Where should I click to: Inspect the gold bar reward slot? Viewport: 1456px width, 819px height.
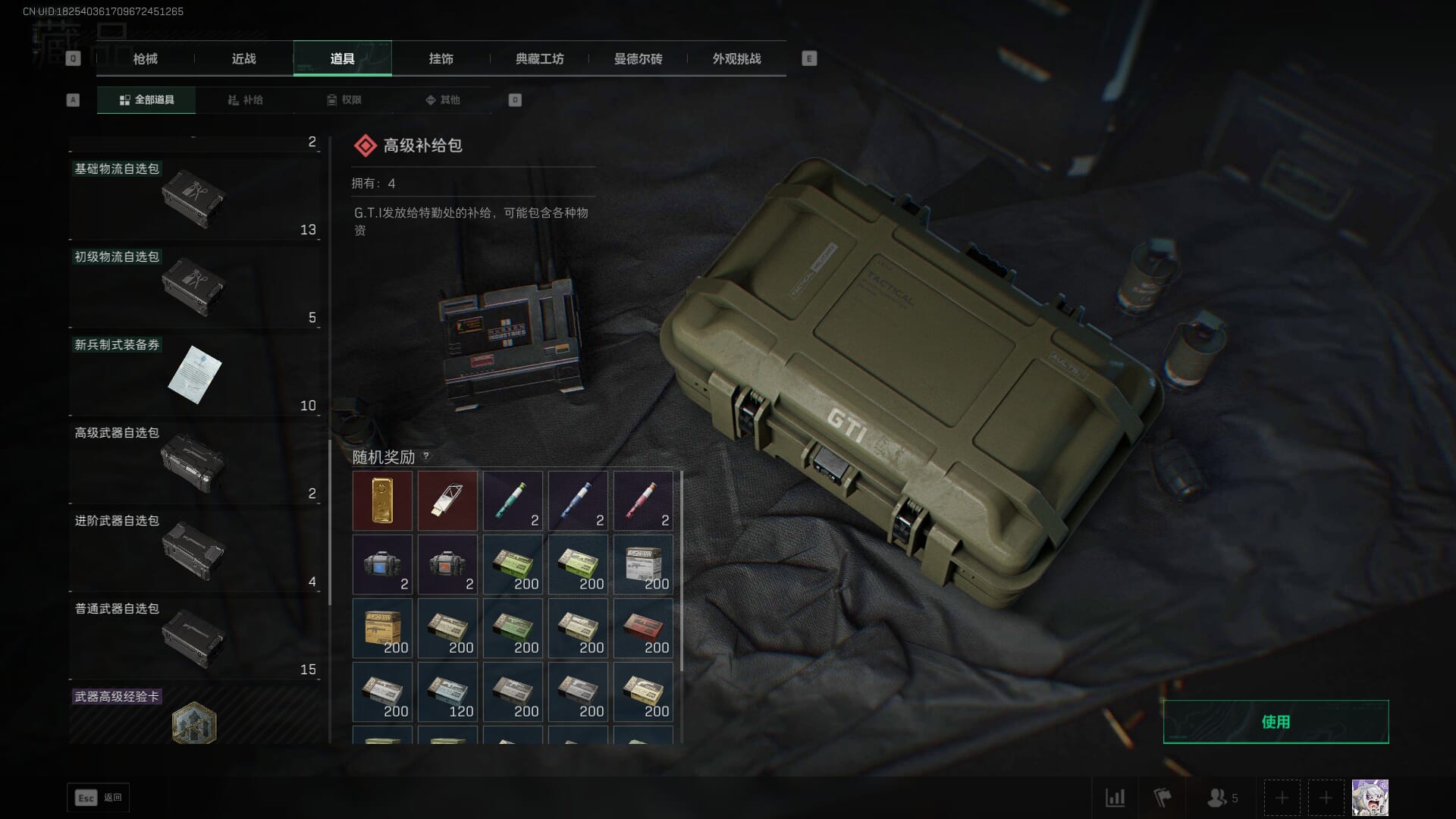tap(382, 500)
